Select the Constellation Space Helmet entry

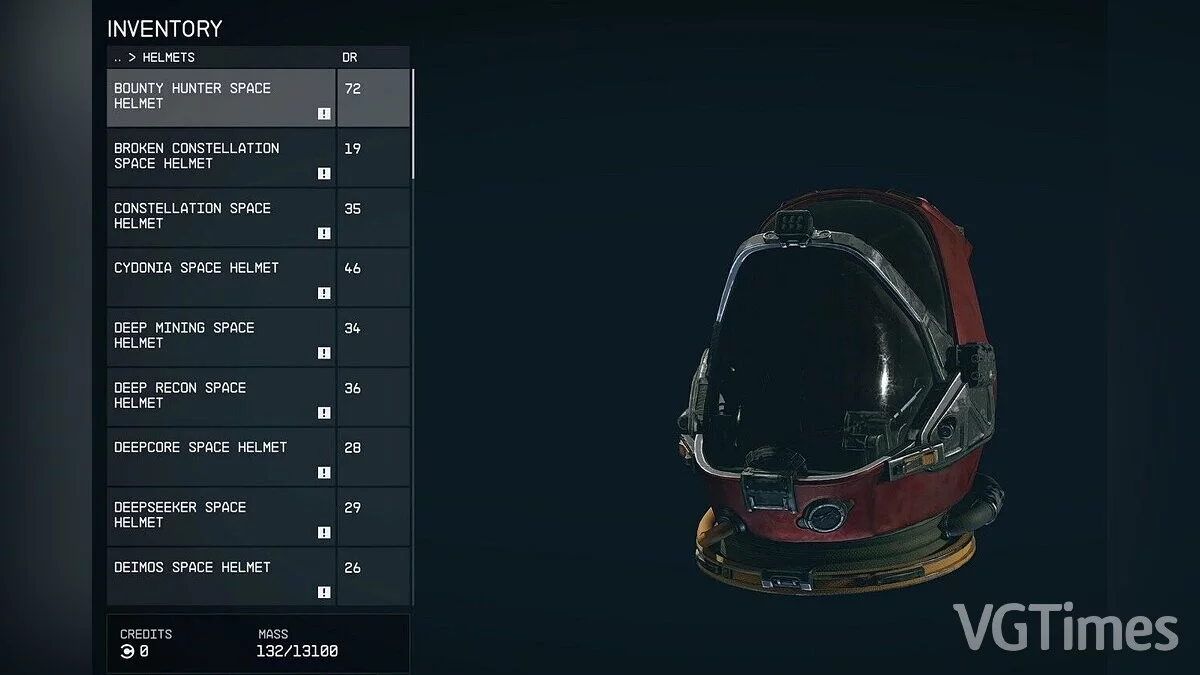click(221, 217)
